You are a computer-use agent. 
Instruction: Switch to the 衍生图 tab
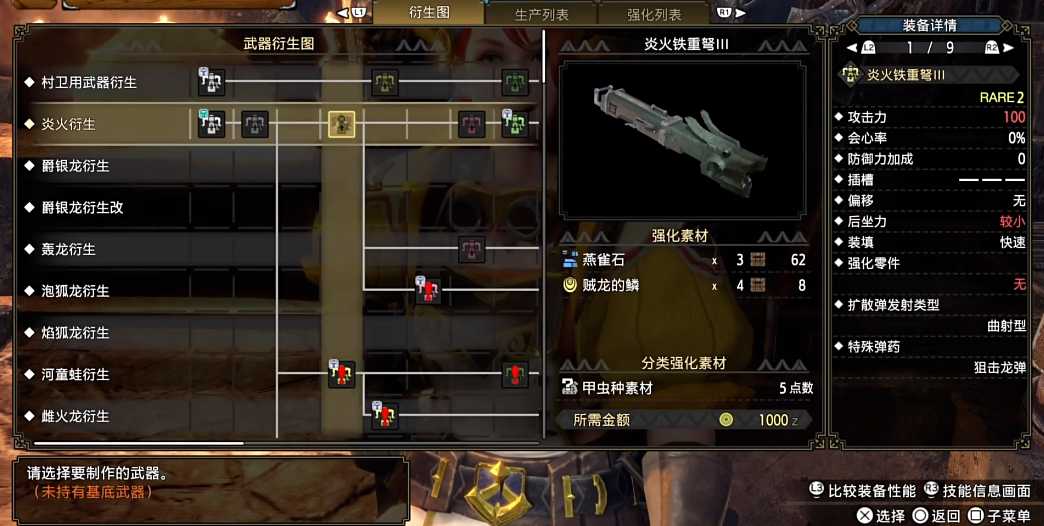pyautogui.click(x=429, y=13)
